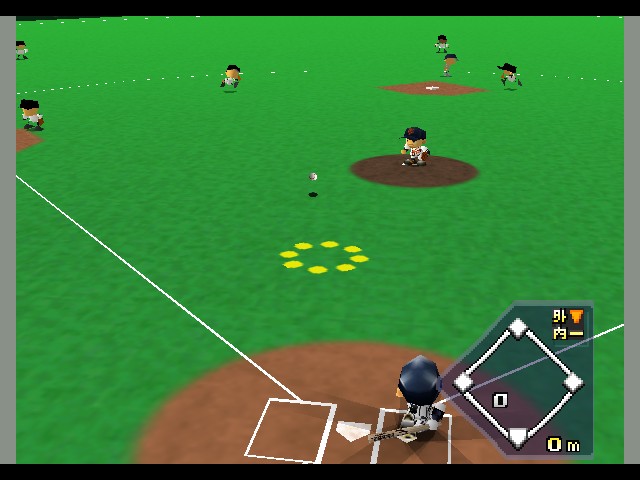640x480 pixels.
Task: Select first base on the diamond minimap
Action: [572, 381]
